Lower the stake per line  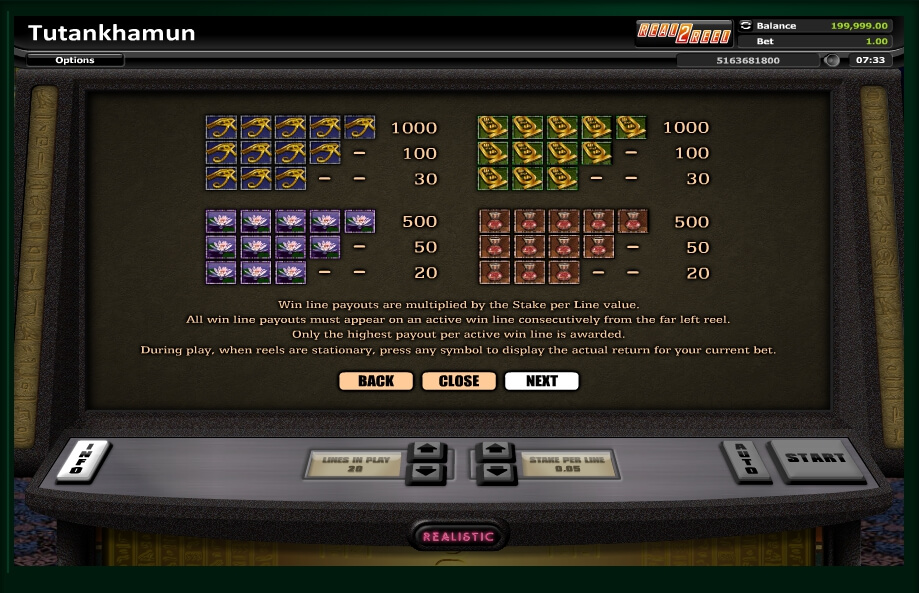(x=496, y=472)
